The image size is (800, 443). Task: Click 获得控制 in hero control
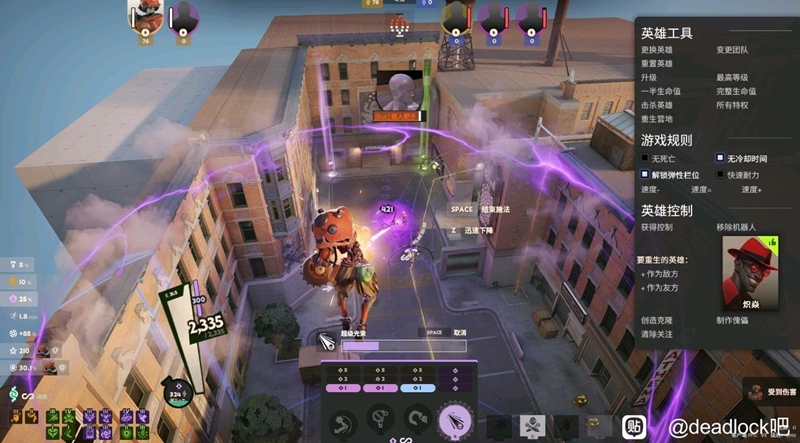[x=656, y=228]
